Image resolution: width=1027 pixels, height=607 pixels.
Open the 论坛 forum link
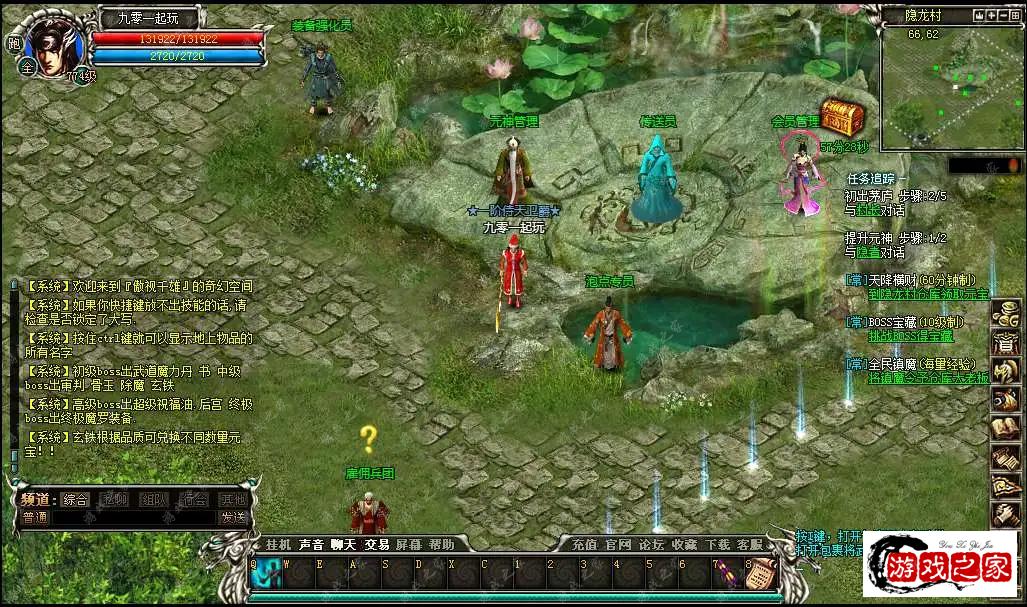pos(652,545)
